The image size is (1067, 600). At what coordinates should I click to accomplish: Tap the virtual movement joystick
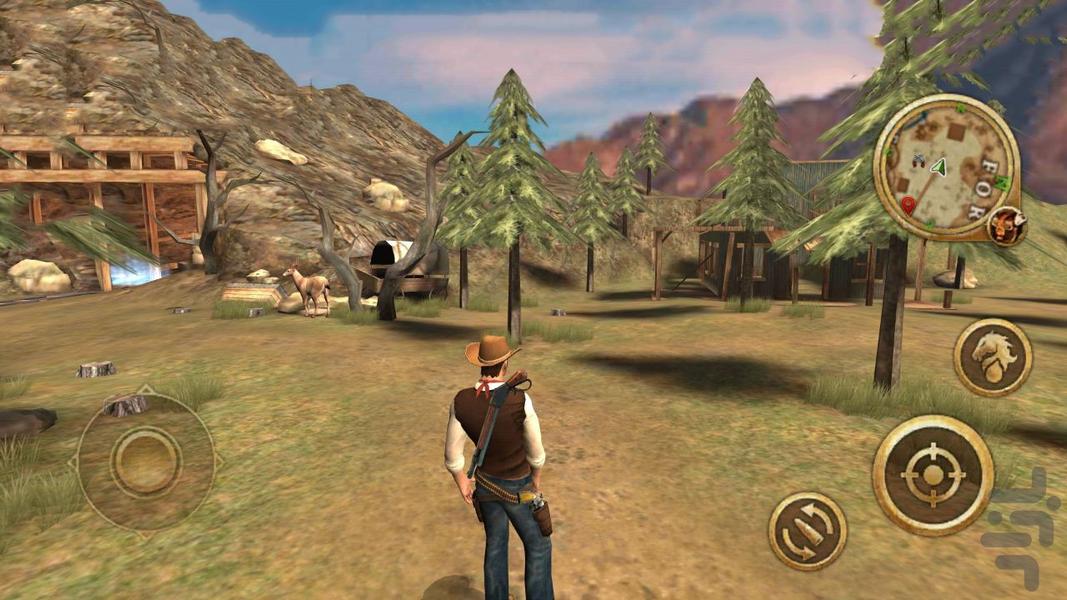[x=146, y=461]
